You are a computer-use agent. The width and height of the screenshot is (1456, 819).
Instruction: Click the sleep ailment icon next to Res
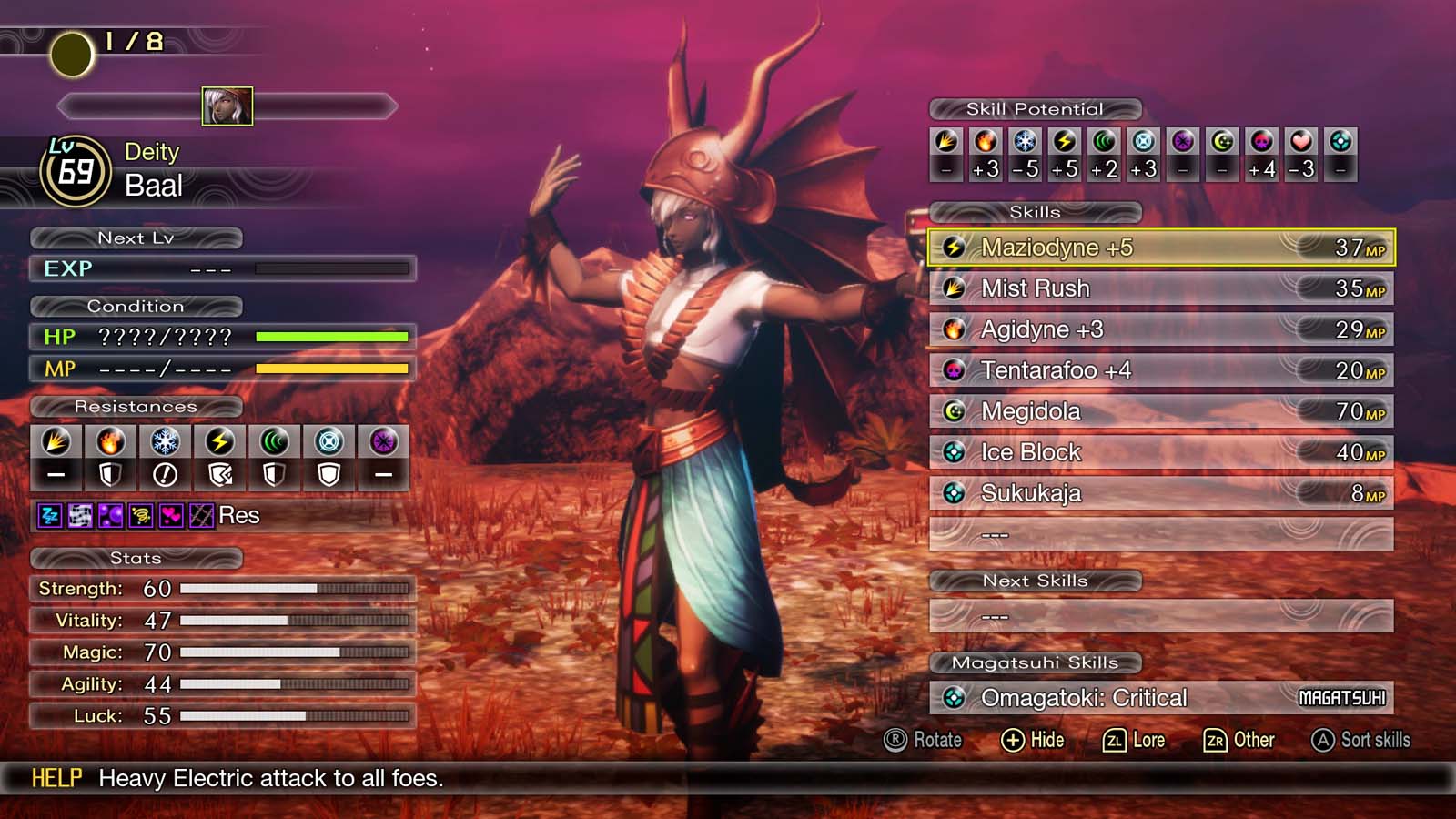coord(50,515)
